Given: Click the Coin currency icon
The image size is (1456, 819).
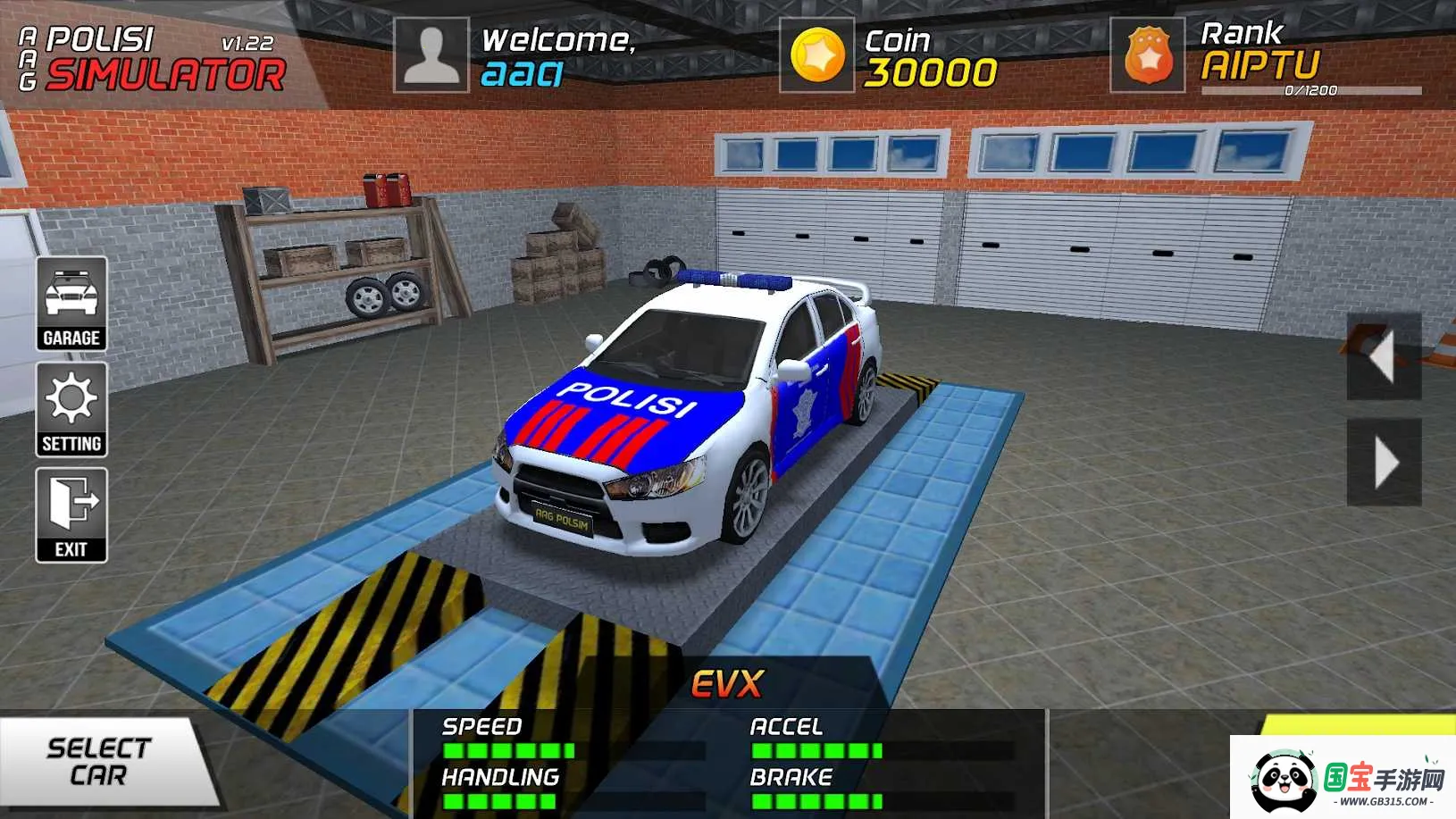Looking at the screenshot, I should pyautogui.click(x=818, y=54).
